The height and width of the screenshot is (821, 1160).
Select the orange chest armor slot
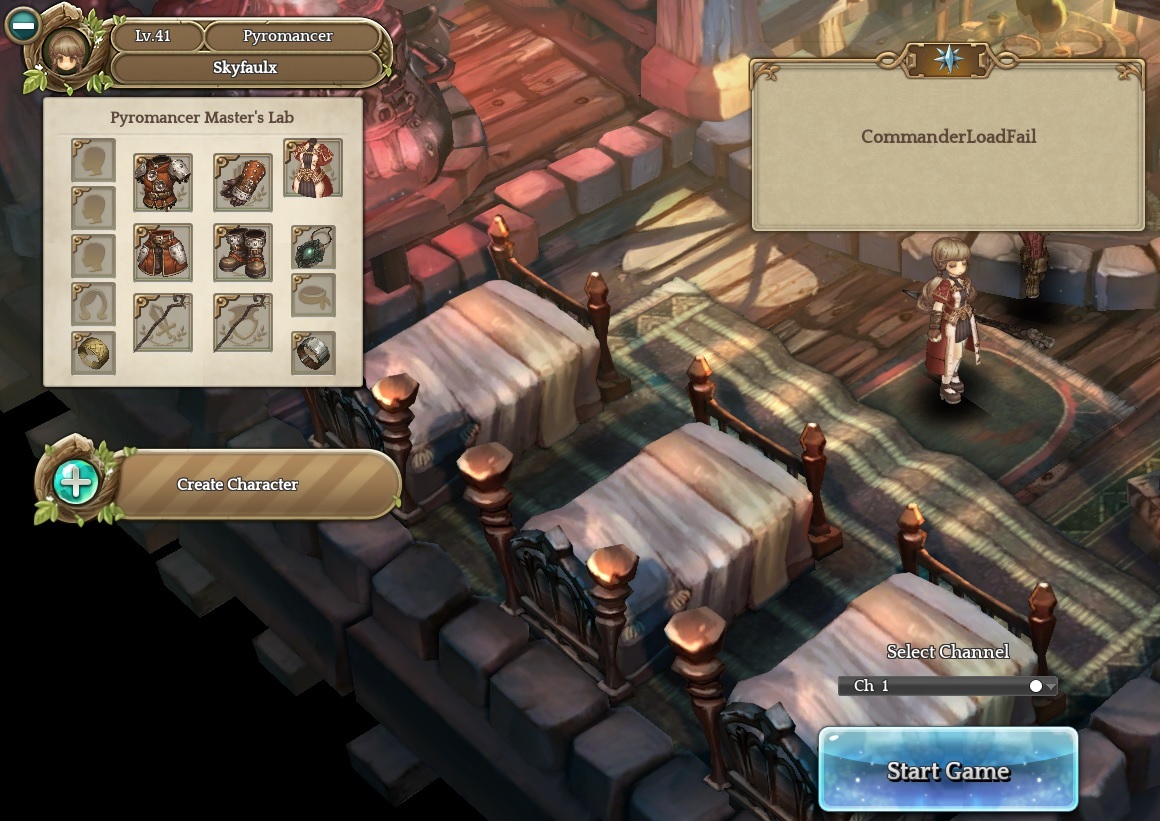pos(163,183)
